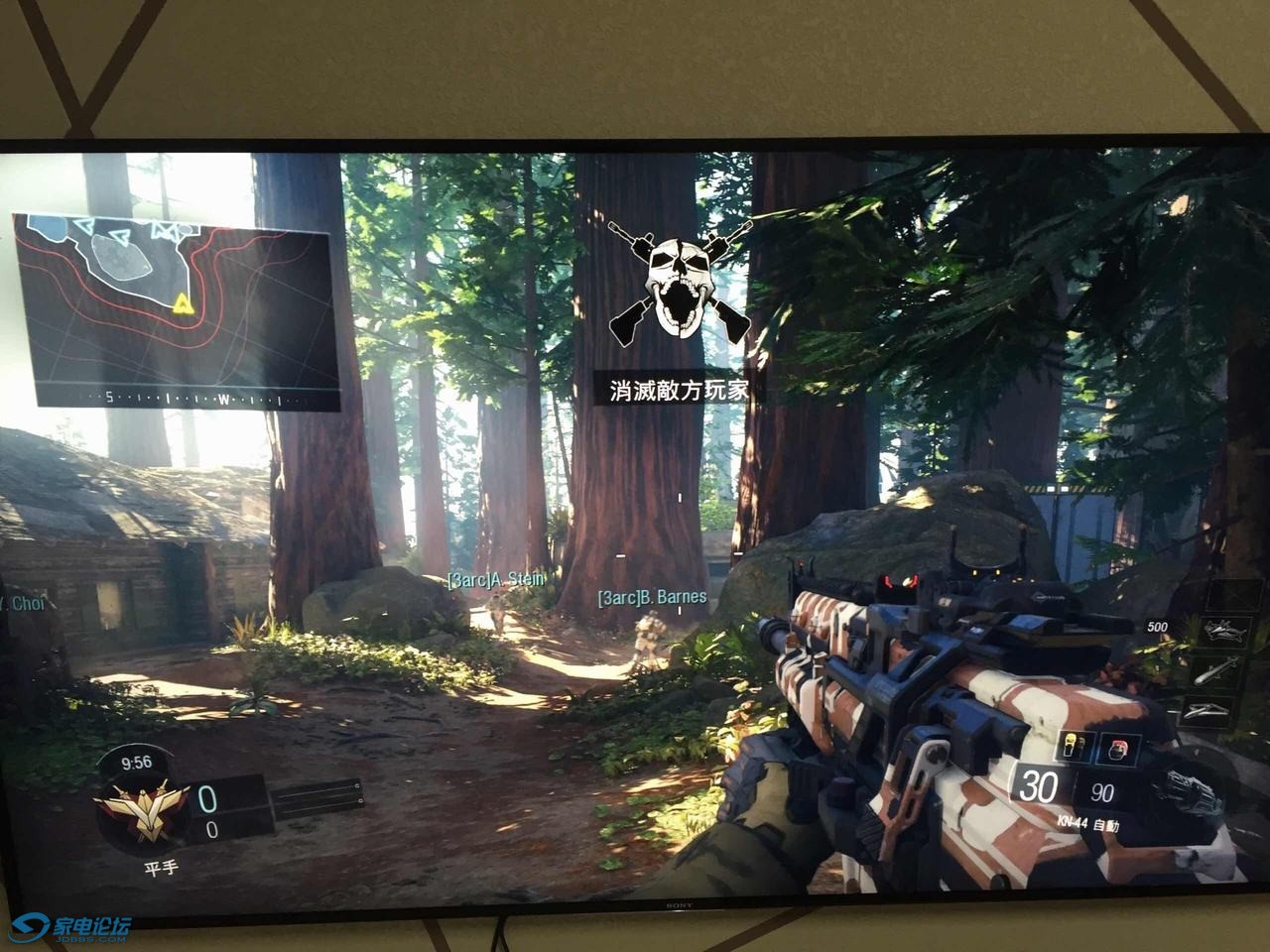The image size is (1270, 952).
Task: Select the UAV drone scorestreak icon
Action: (1222, 630)
